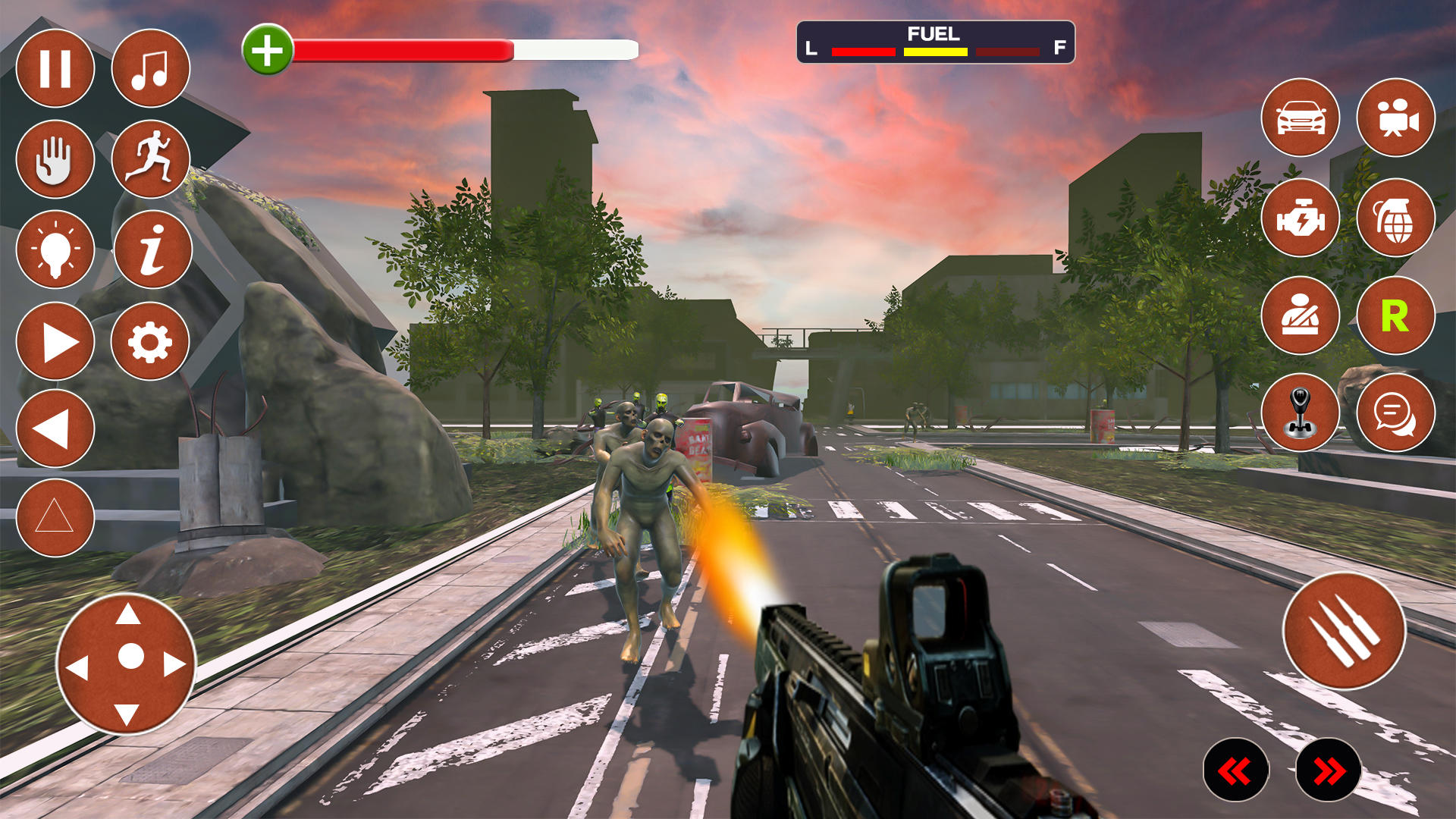Select the car vehicle icon
This screenshot has width=1456, height=819.
1300,118
